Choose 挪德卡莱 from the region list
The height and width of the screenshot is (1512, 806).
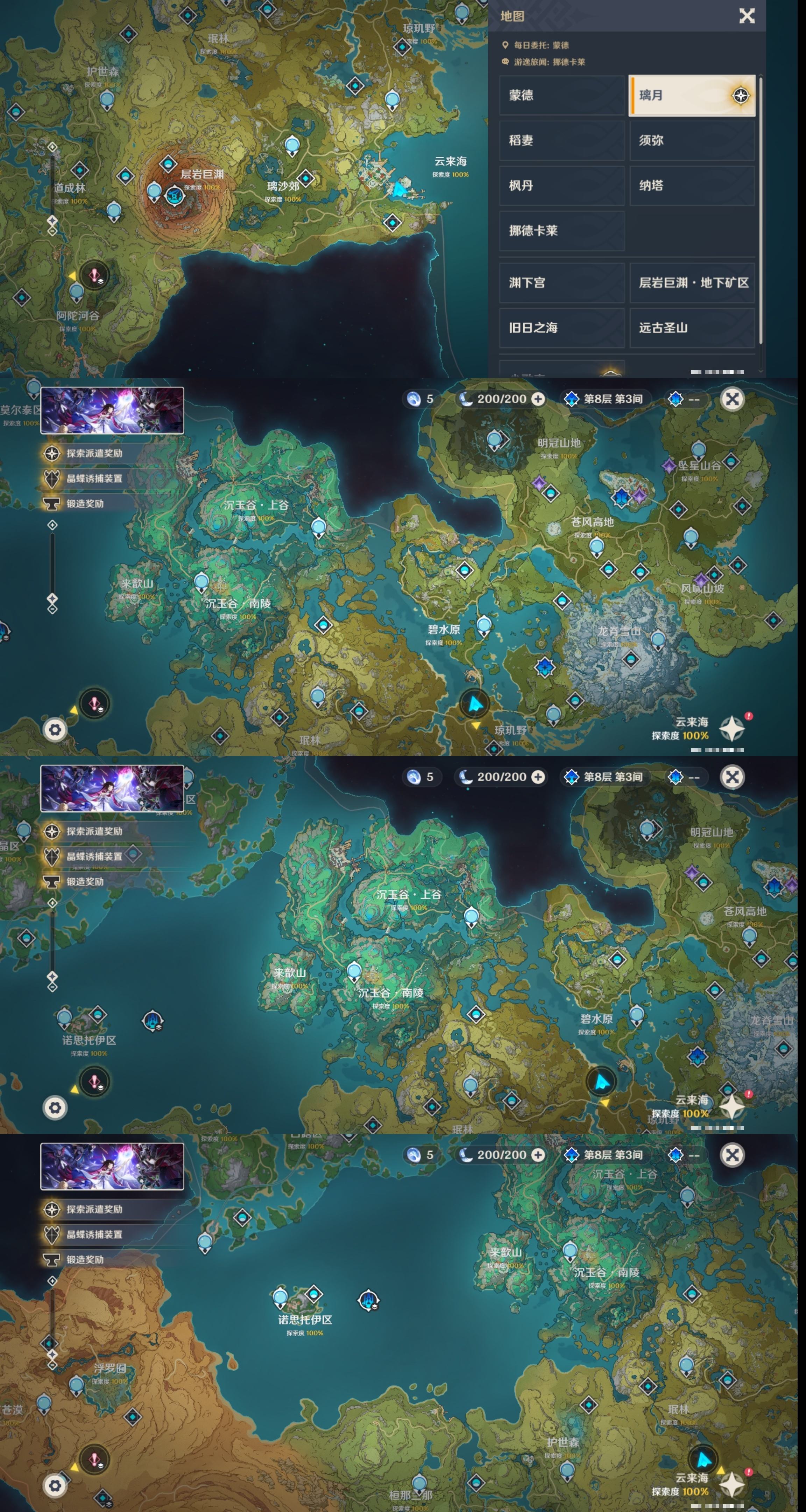click(561, 231)
